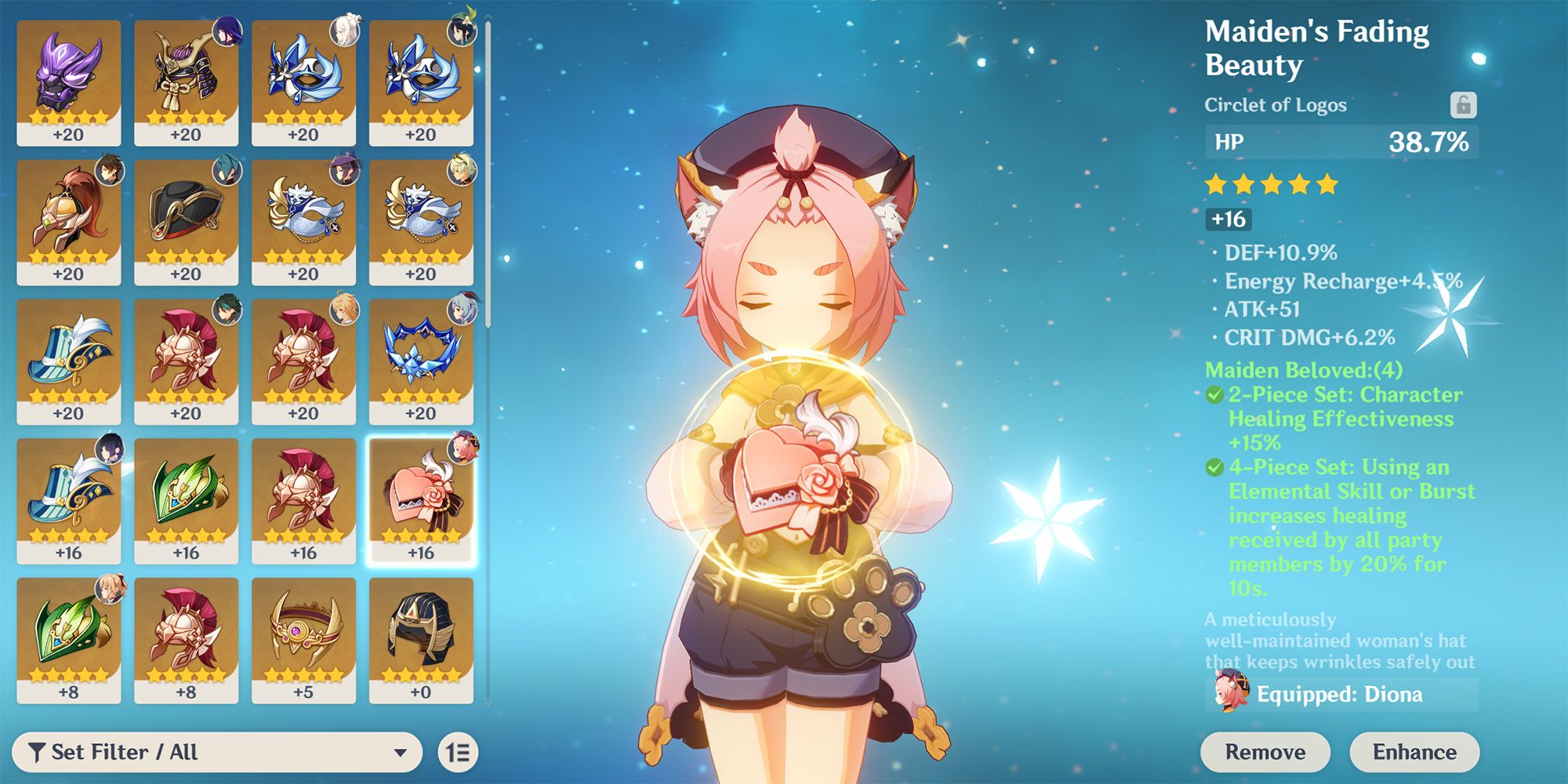Open the Set Filter dropdown

(217, 753)
